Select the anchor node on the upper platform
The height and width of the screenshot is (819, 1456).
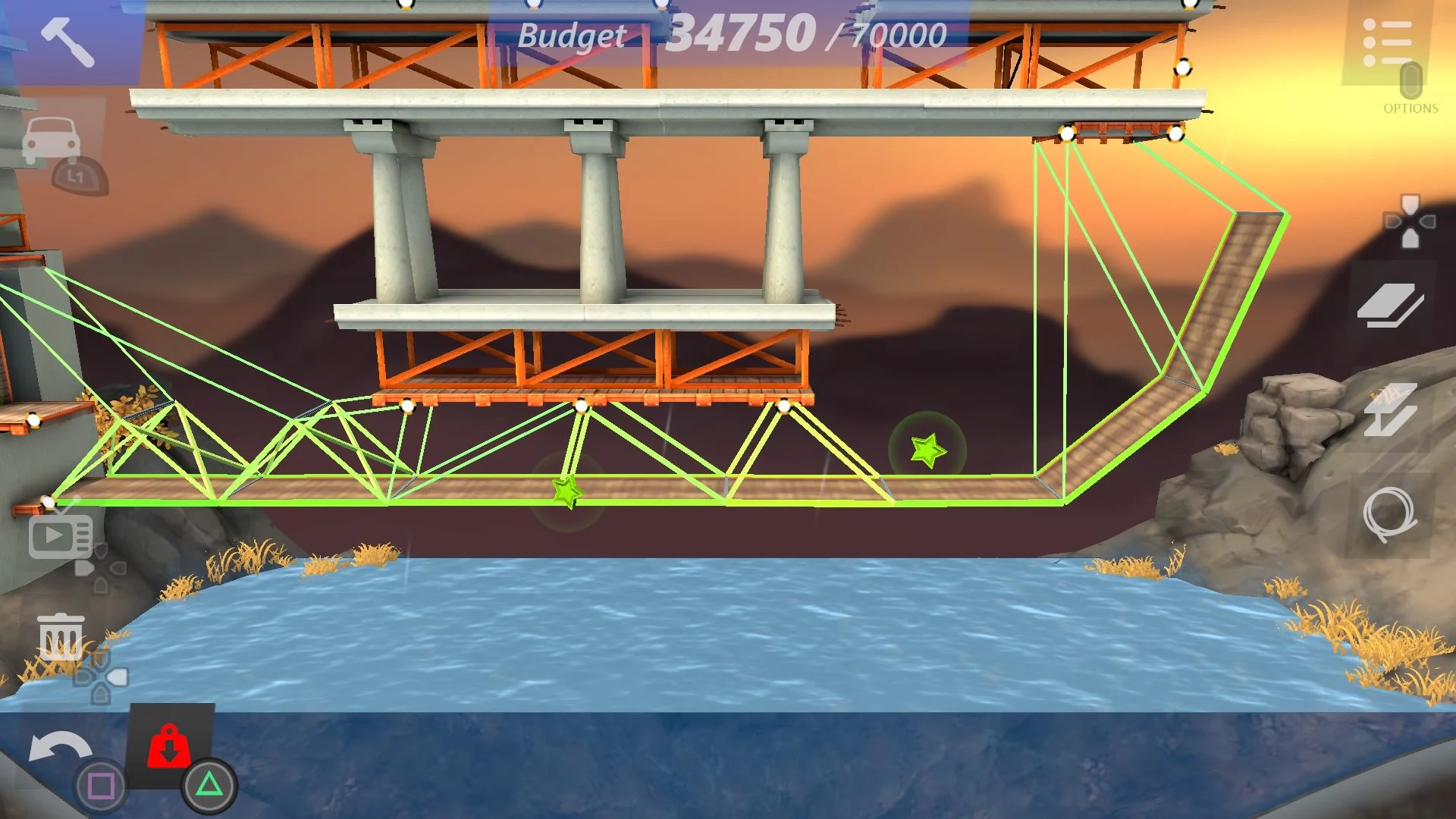click(x=1068, y=133)
